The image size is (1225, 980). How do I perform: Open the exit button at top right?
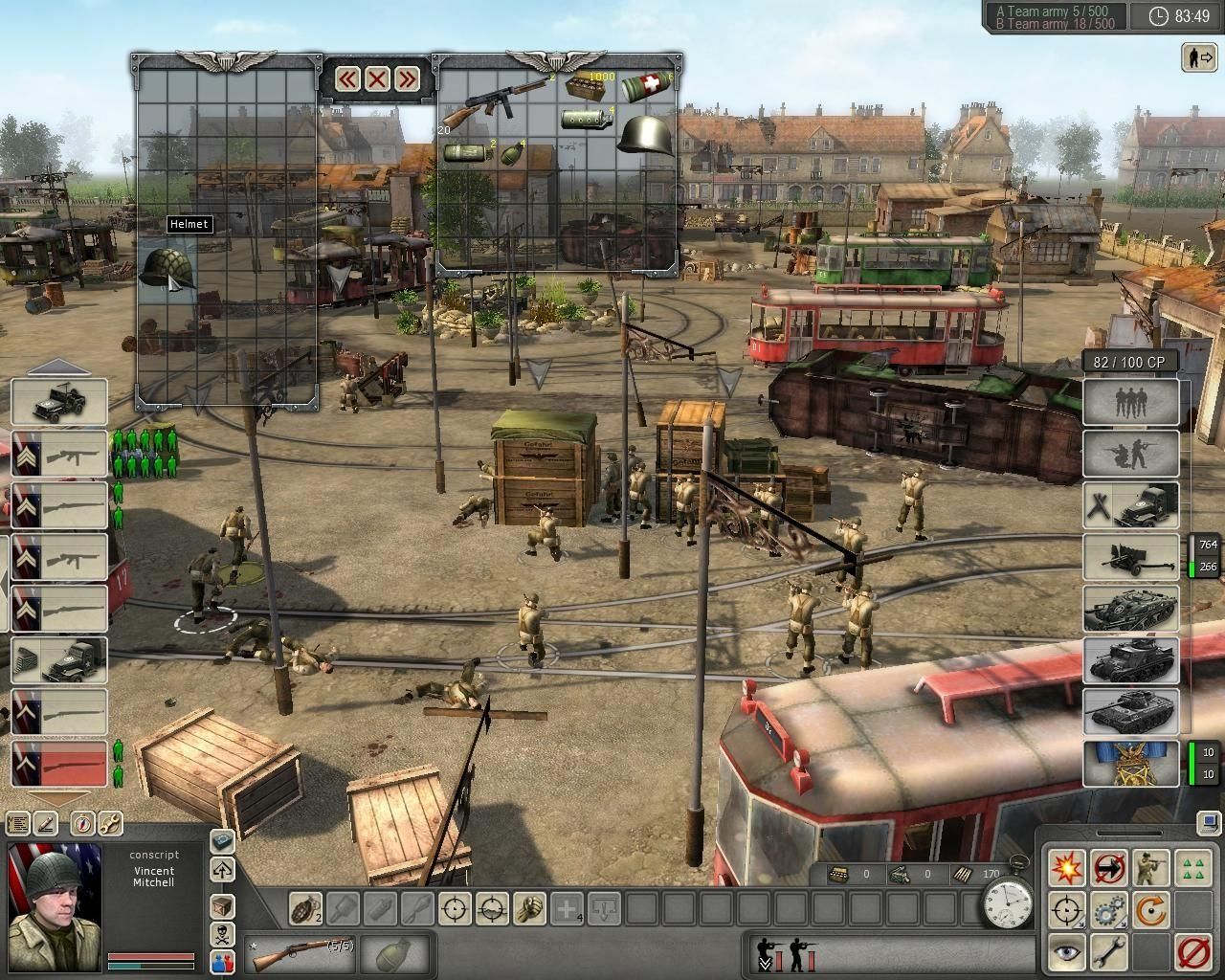tap(1198, 57)
